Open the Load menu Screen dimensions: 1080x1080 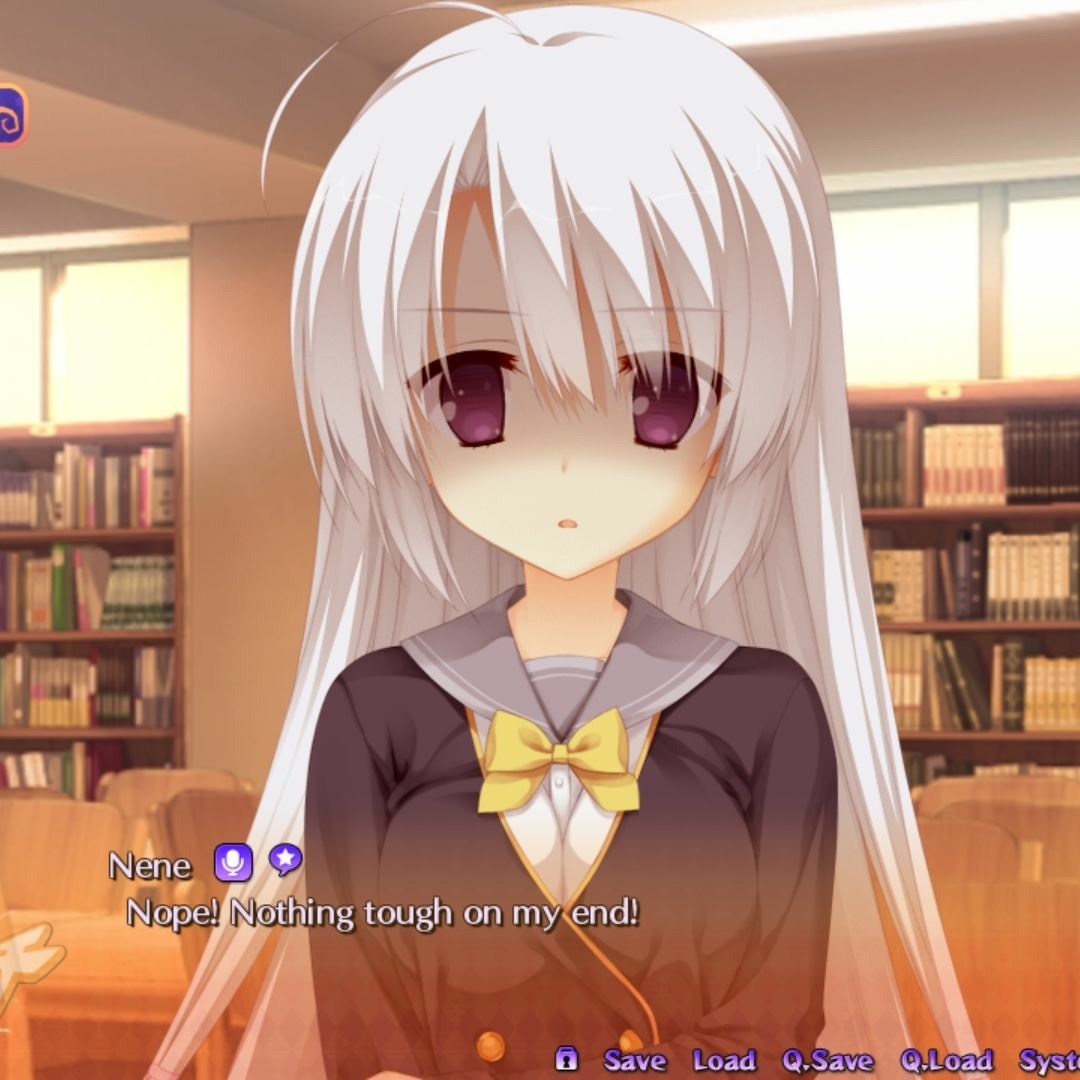[x=723, y=1060]
